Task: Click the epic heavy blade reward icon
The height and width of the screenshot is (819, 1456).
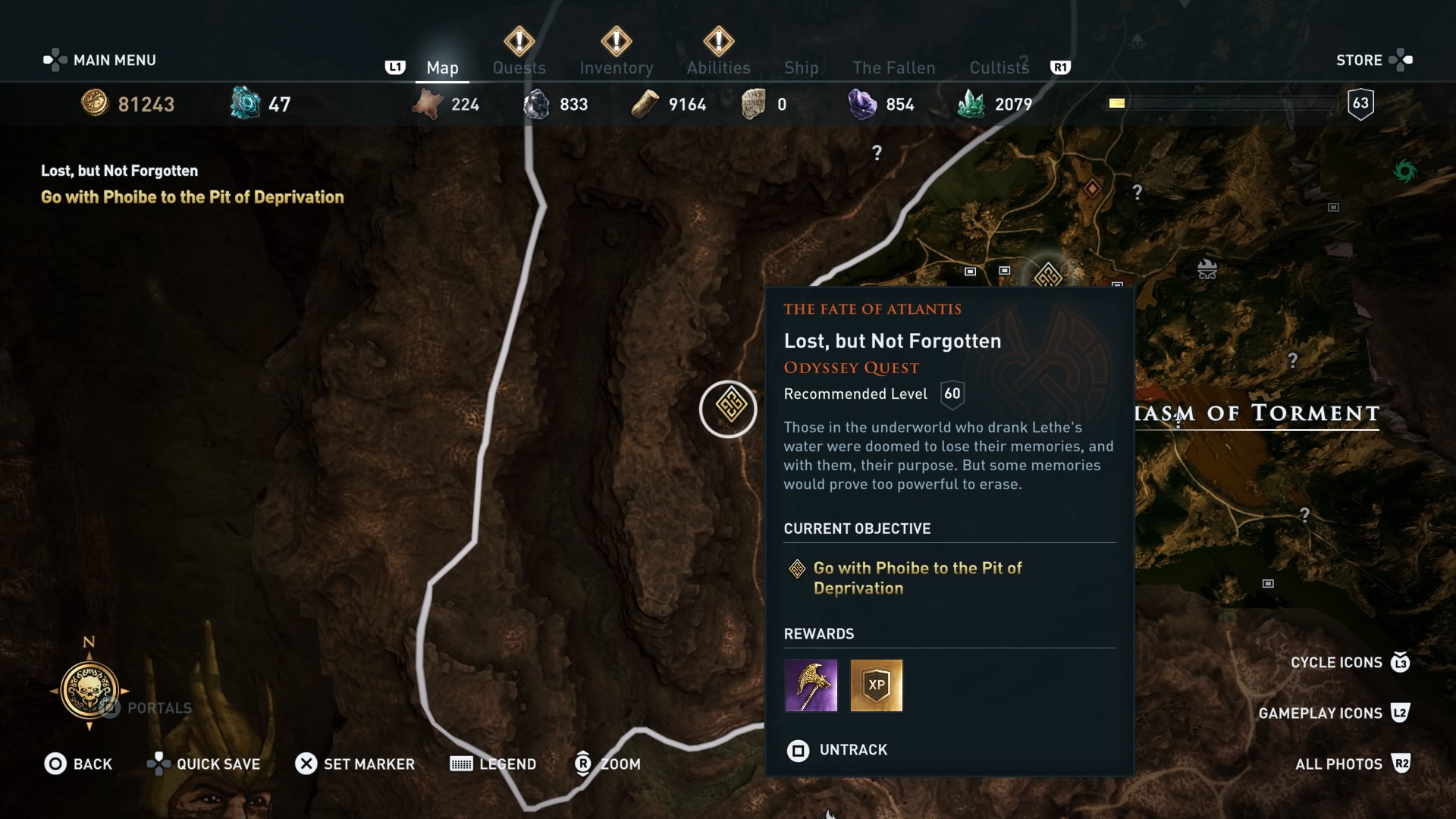Action: click(811, 686)
